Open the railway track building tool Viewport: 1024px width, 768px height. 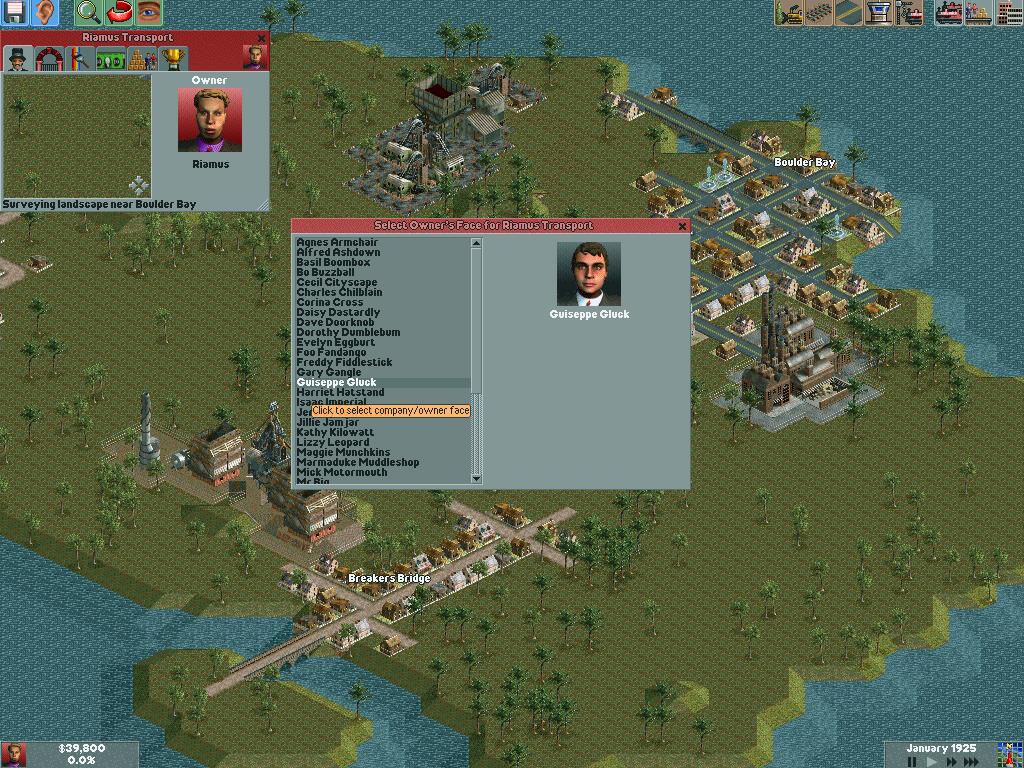[820, 13]
